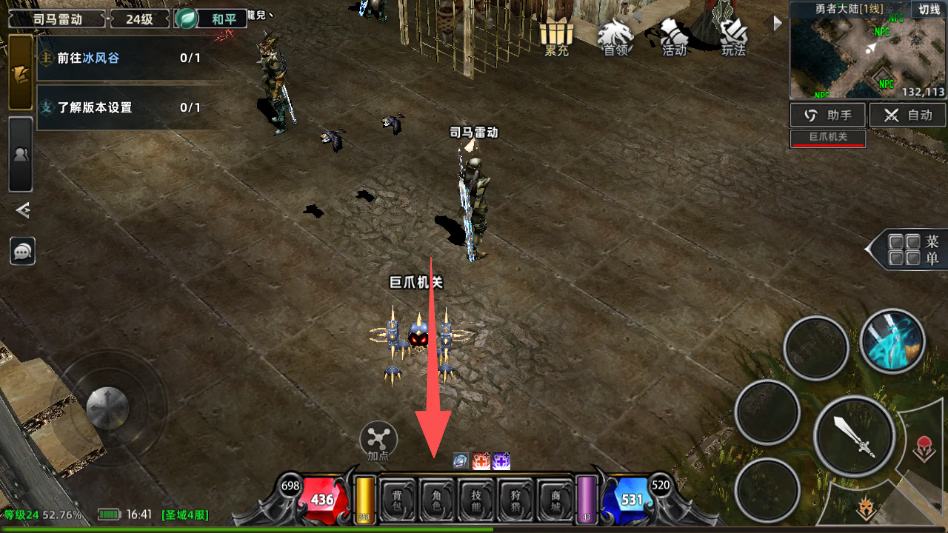
Task: Toggle 自动 auto-combat
Action: 907,115
